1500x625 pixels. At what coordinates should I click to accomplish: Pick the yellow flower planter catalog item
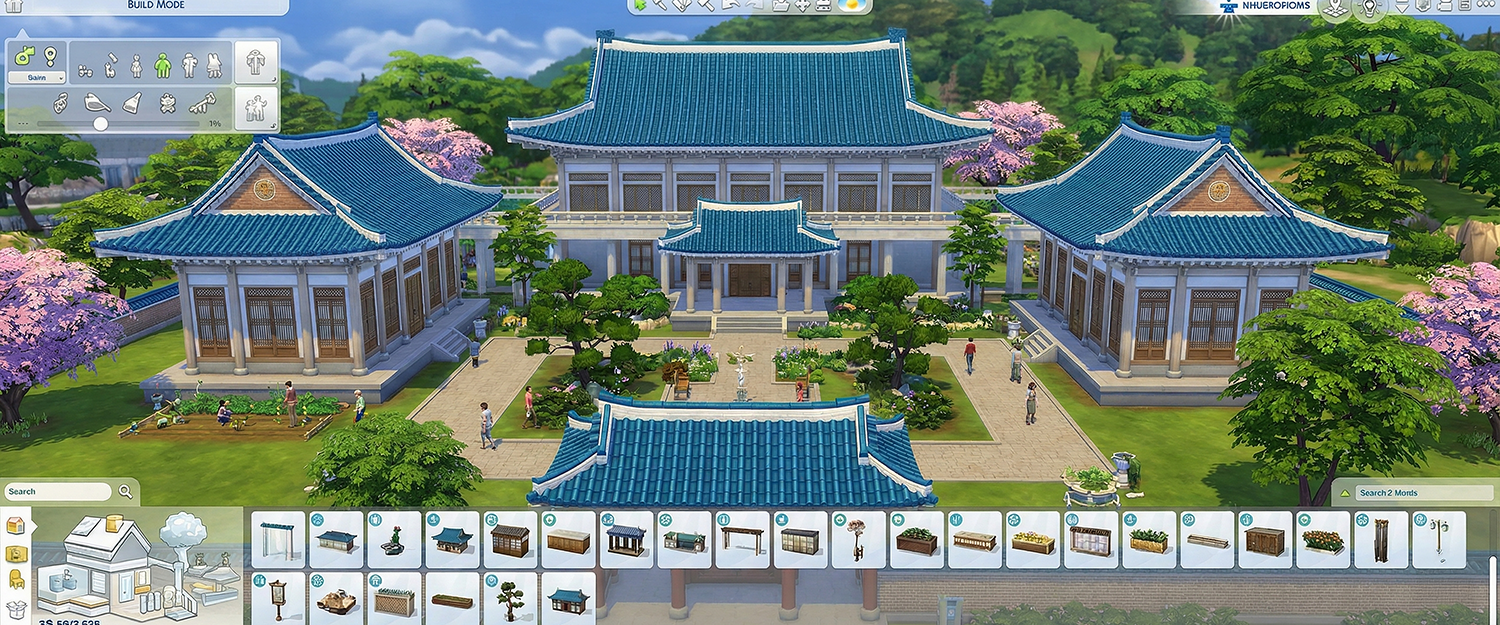pos(1034,541)
